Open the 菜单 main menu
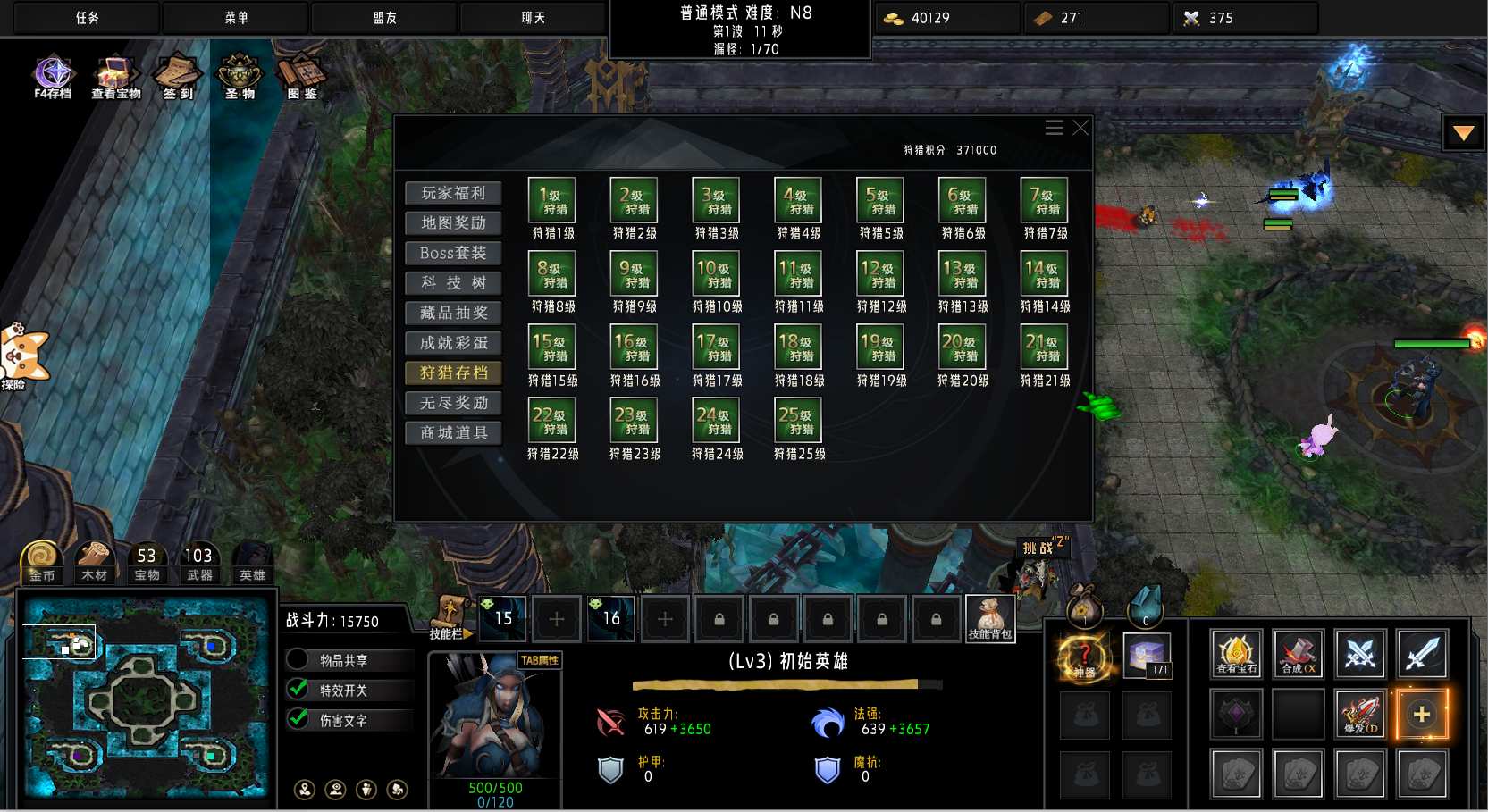Screen dimensions: 1488x812 tap(236, 18)
